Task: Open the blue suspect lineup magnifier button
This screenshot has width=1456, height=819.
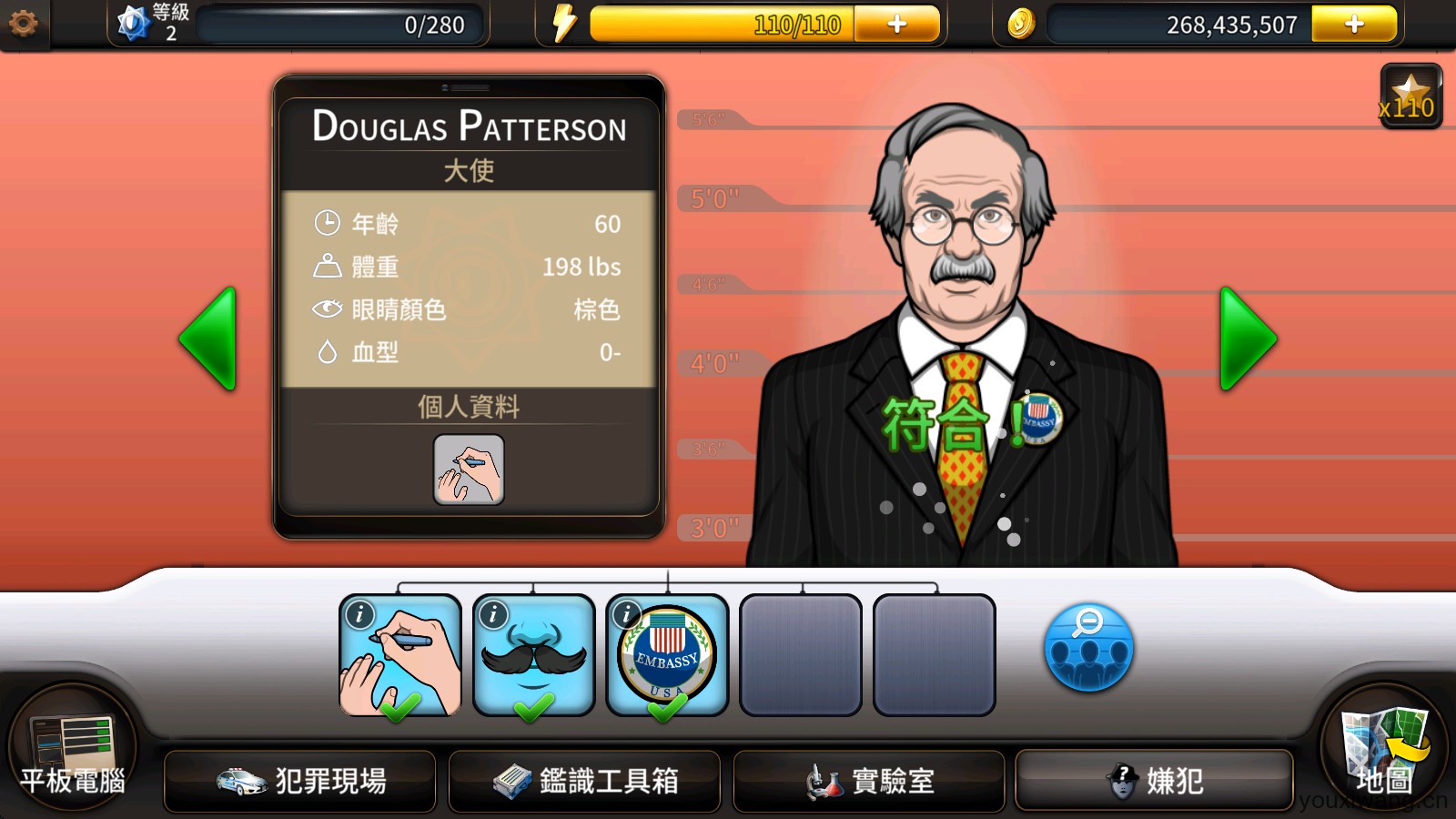Action: coord(1088,649)
